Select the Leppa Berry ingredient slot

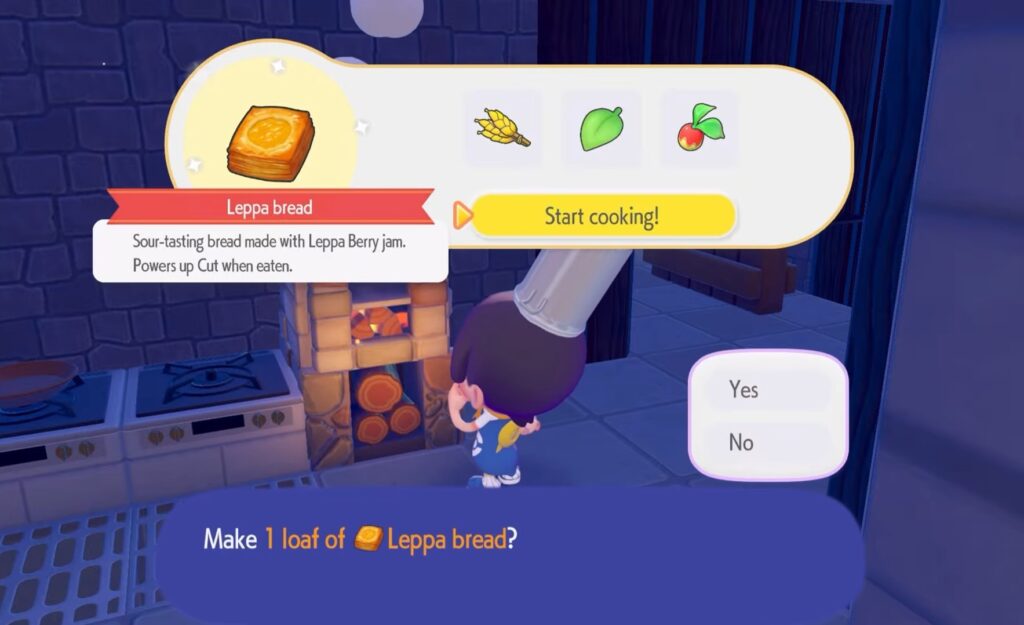[700, 129]
